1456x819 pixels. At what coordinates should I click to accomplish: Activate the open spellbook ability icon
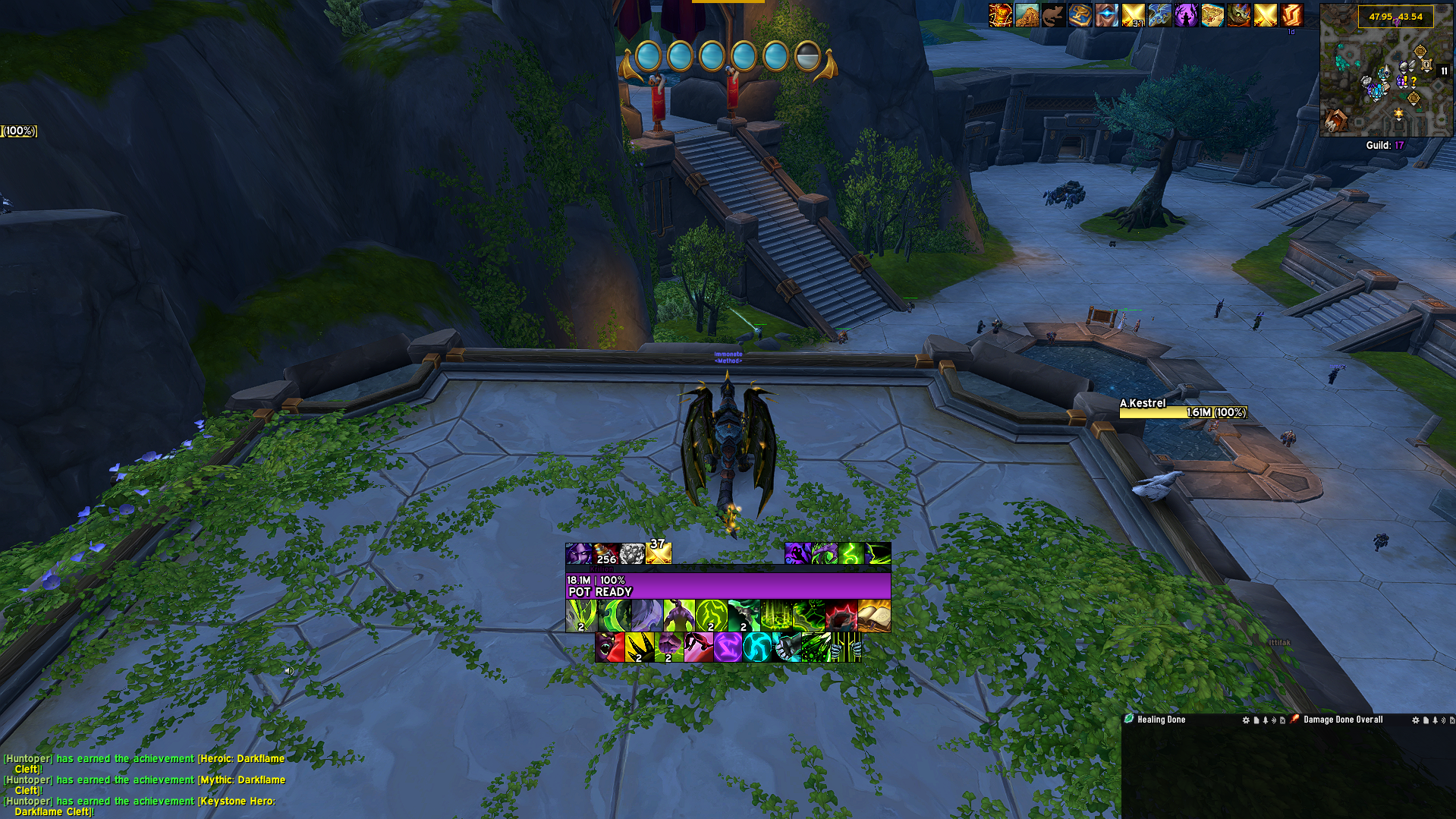tap(874, 616)
